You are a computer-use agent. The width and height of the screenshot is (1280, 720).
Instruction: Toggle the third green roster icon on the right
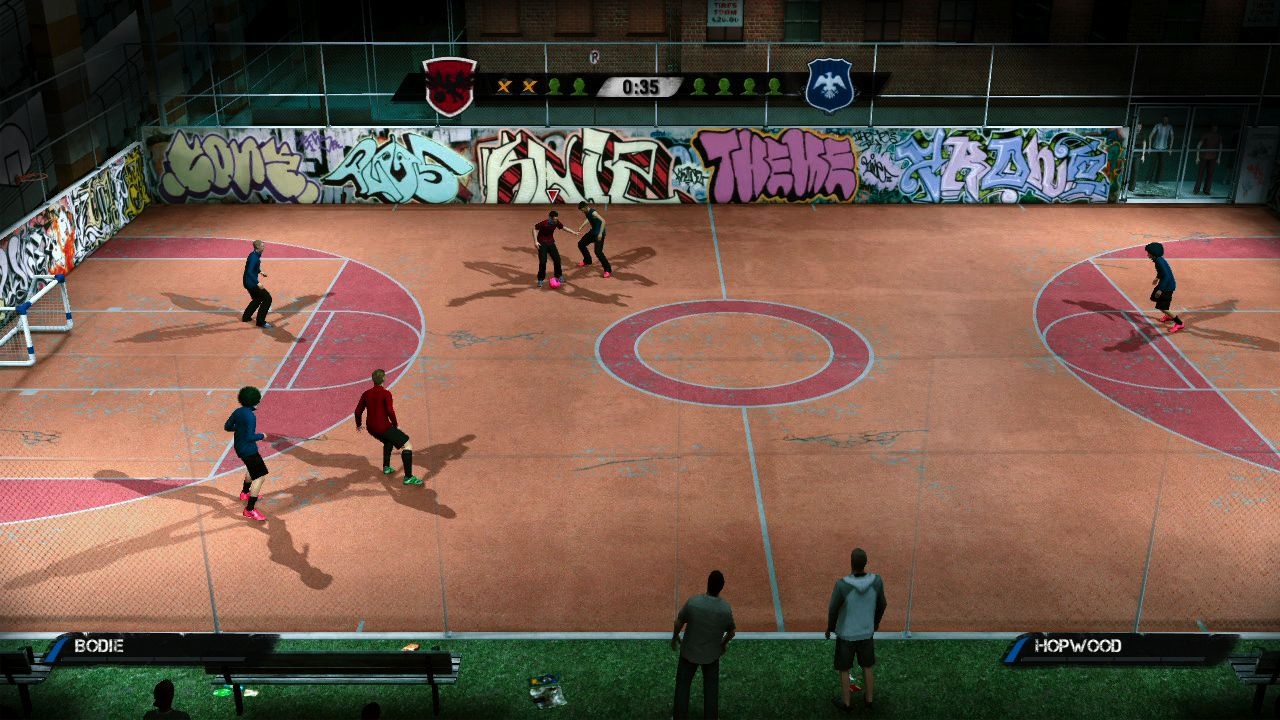click(747, 87)
